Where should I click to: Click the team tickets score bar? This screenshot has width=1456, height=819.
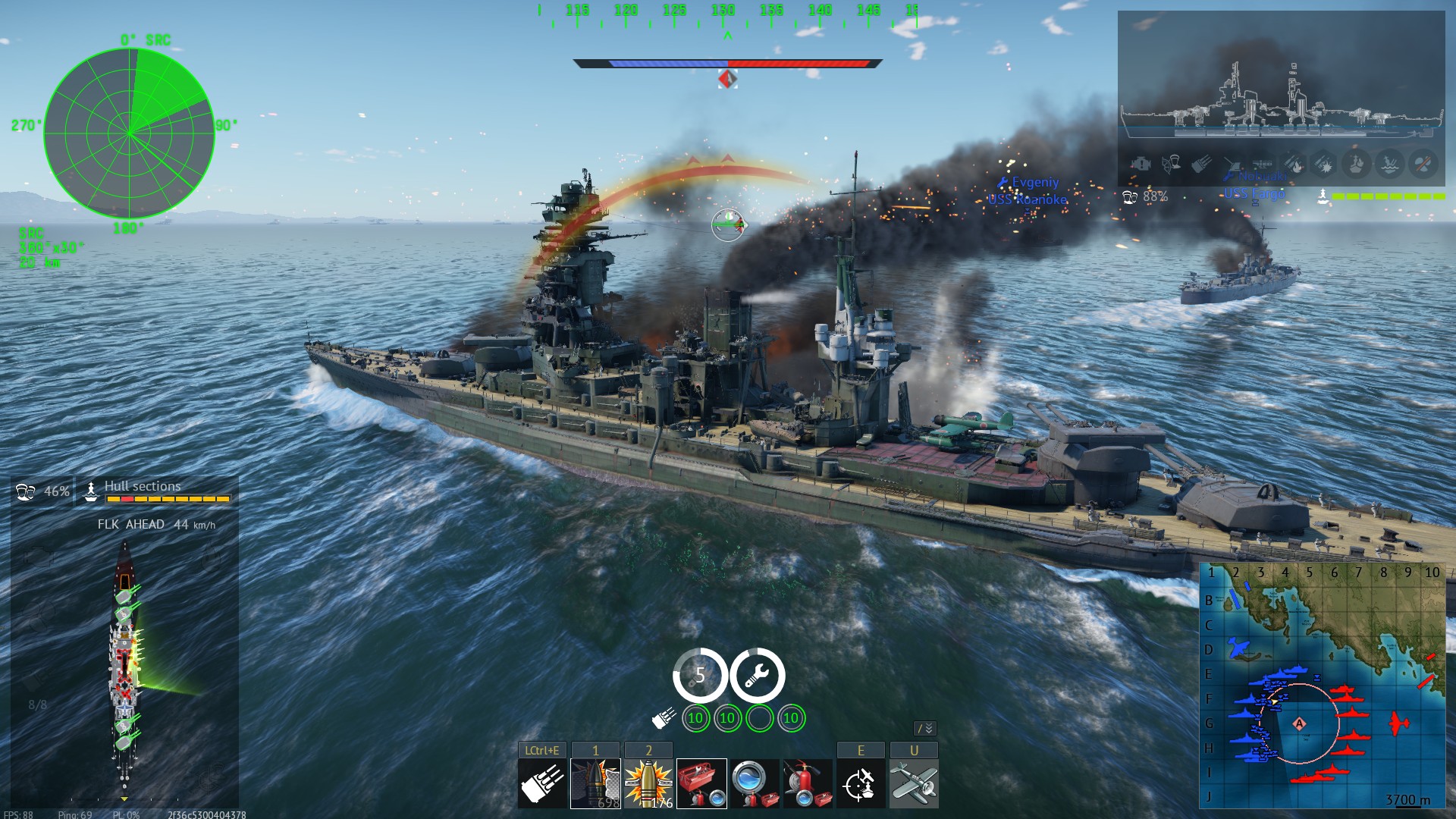pos(728,64)
